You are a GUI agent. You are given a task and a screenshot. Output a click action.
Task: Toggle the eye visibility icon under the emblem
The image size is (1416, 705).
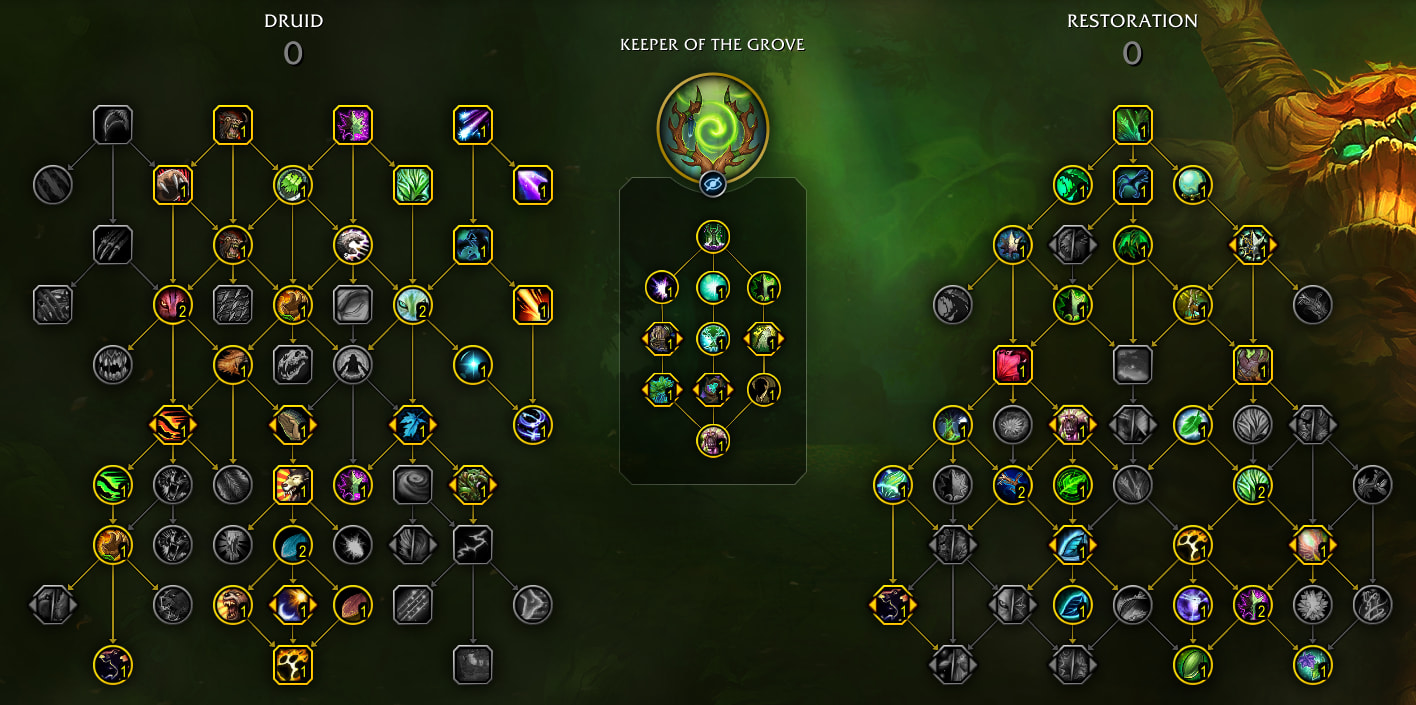click(712, 183)
